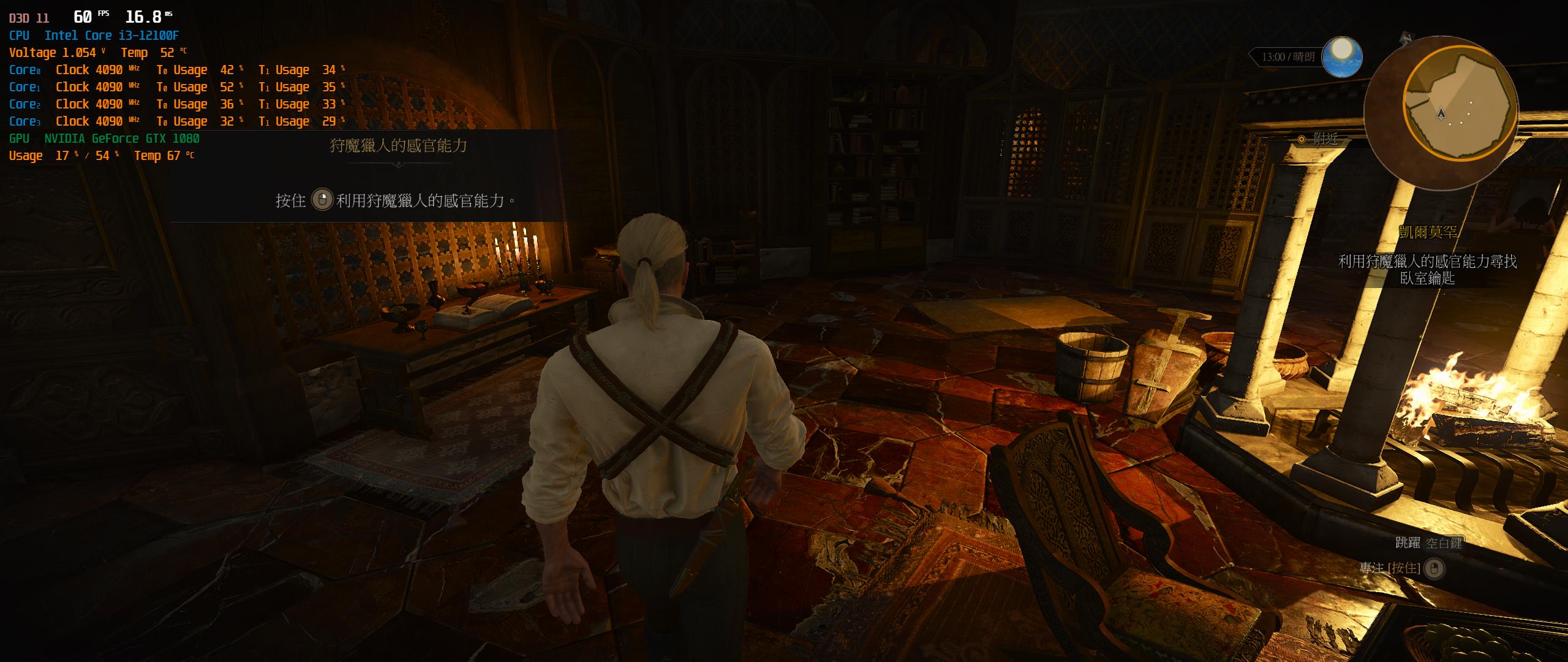Open the 凱爾莫罕 quest tracker title
This screenshot has width=1568, height=662.
[x=1428, y=232]
